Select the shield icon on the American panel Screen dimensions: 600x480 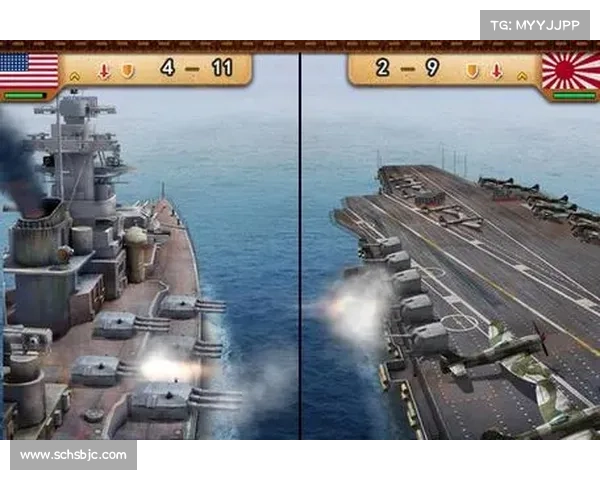[127, 71]
